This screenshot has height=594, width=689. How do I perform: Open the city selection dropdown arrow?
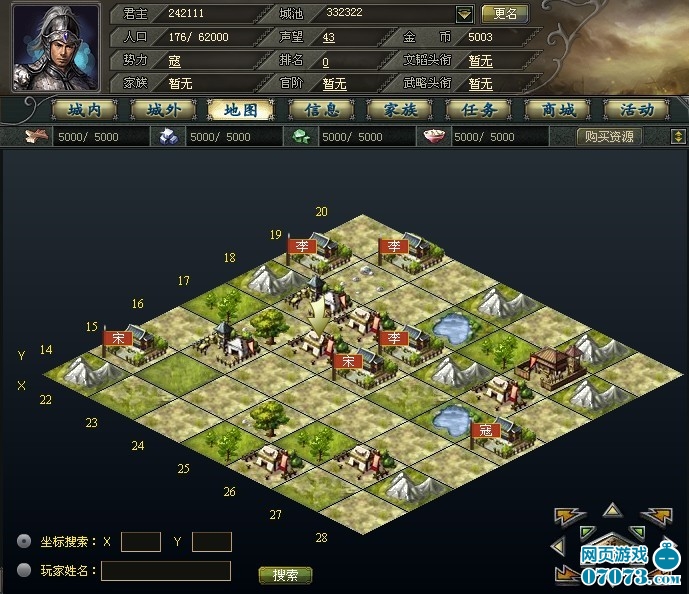click(x=464, y=15)
